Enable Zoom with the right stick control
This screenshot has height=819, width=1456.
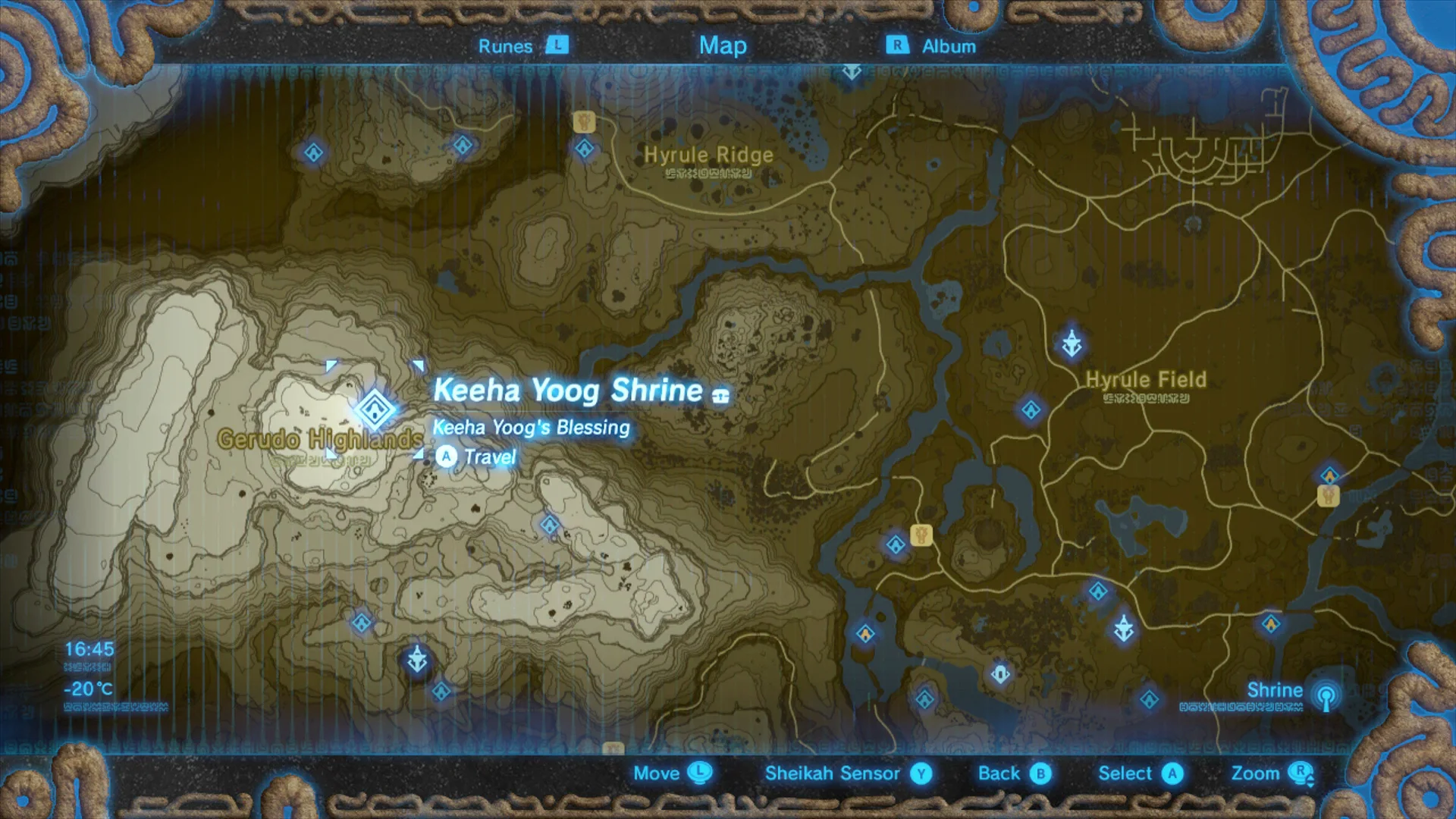click(1273, 773)
